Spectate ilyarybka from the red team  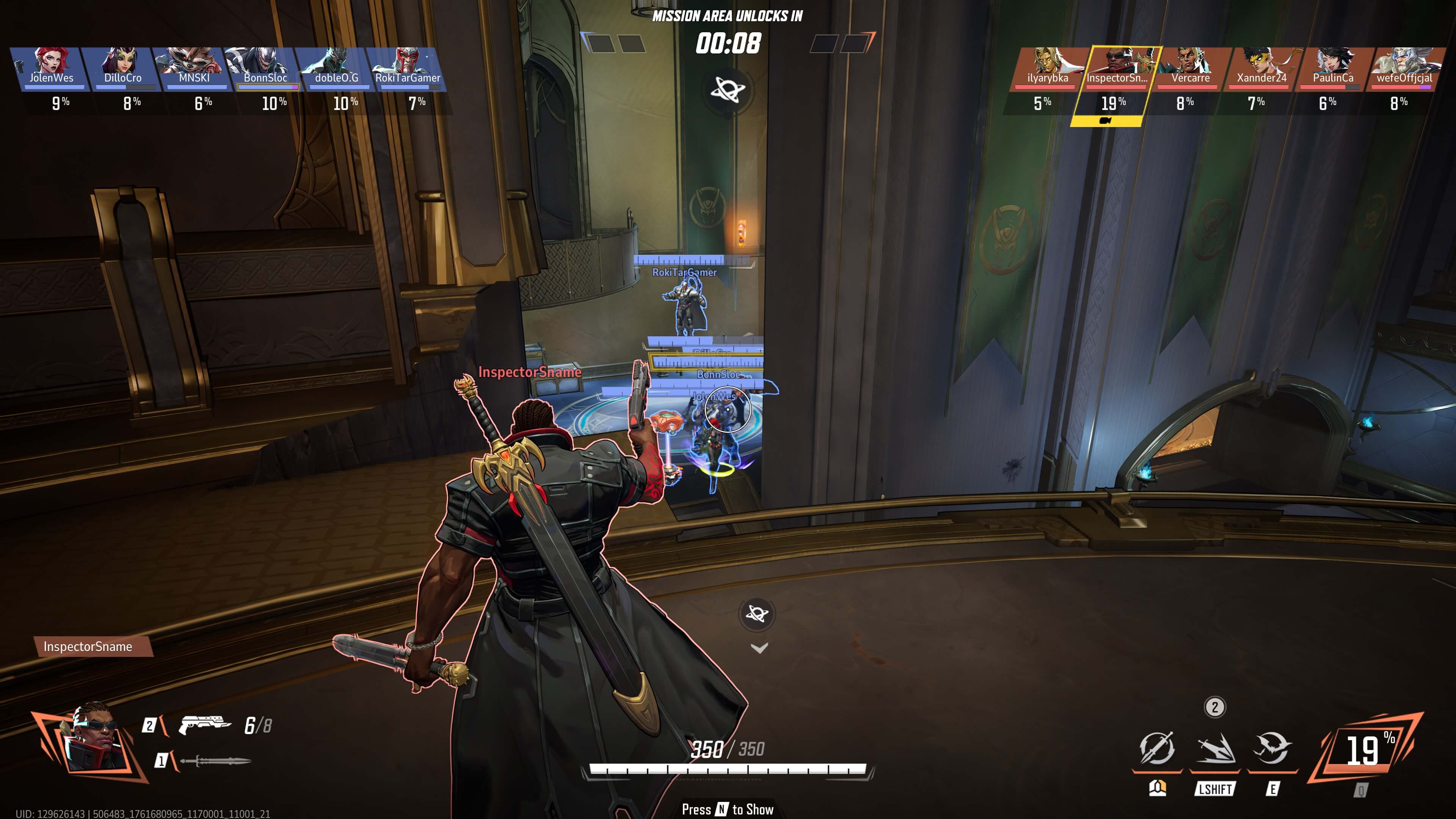[x=1047, y=68]
